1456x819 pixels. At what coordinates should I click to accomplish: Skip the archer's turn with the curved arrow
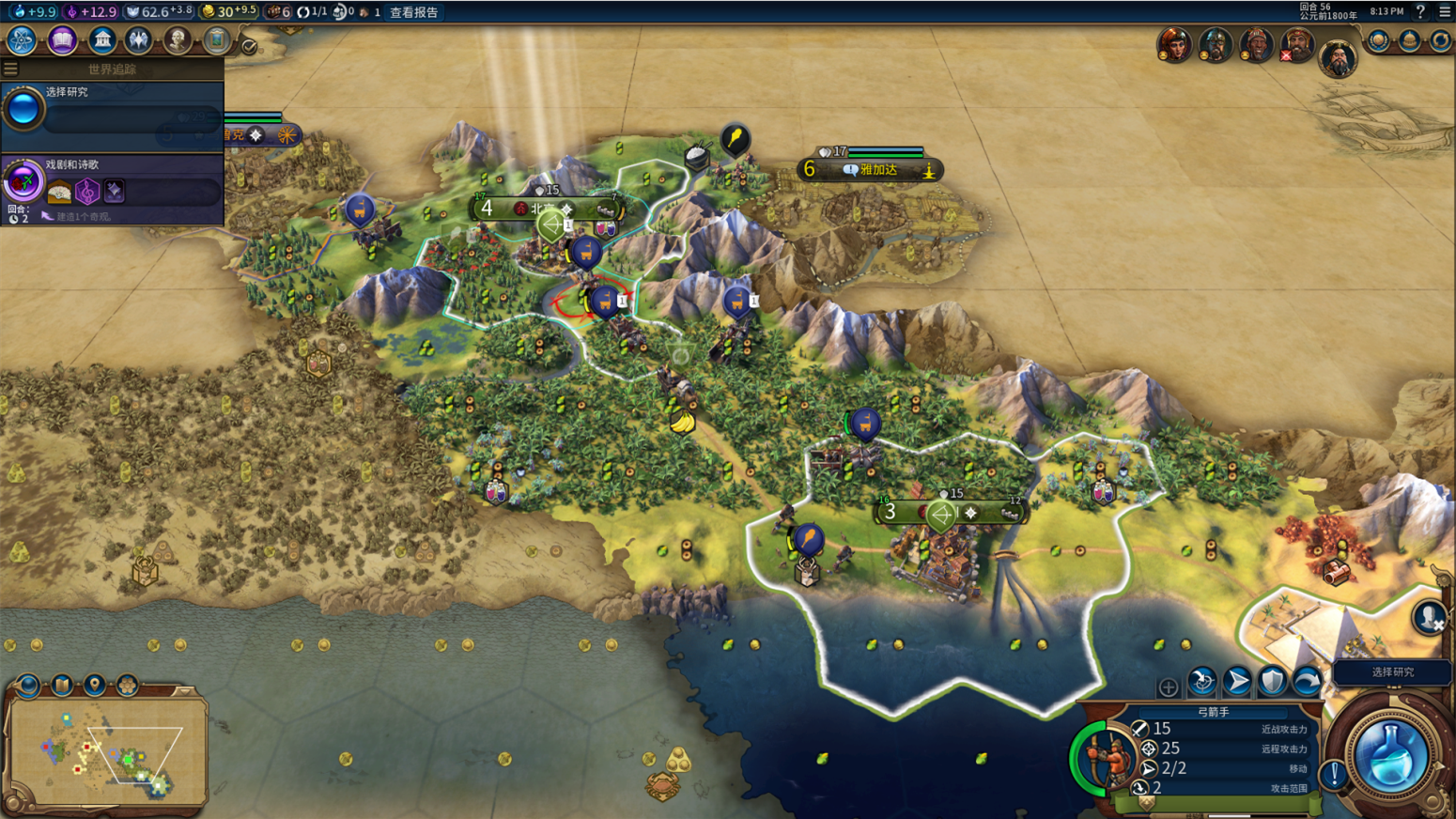(1307, 681)
